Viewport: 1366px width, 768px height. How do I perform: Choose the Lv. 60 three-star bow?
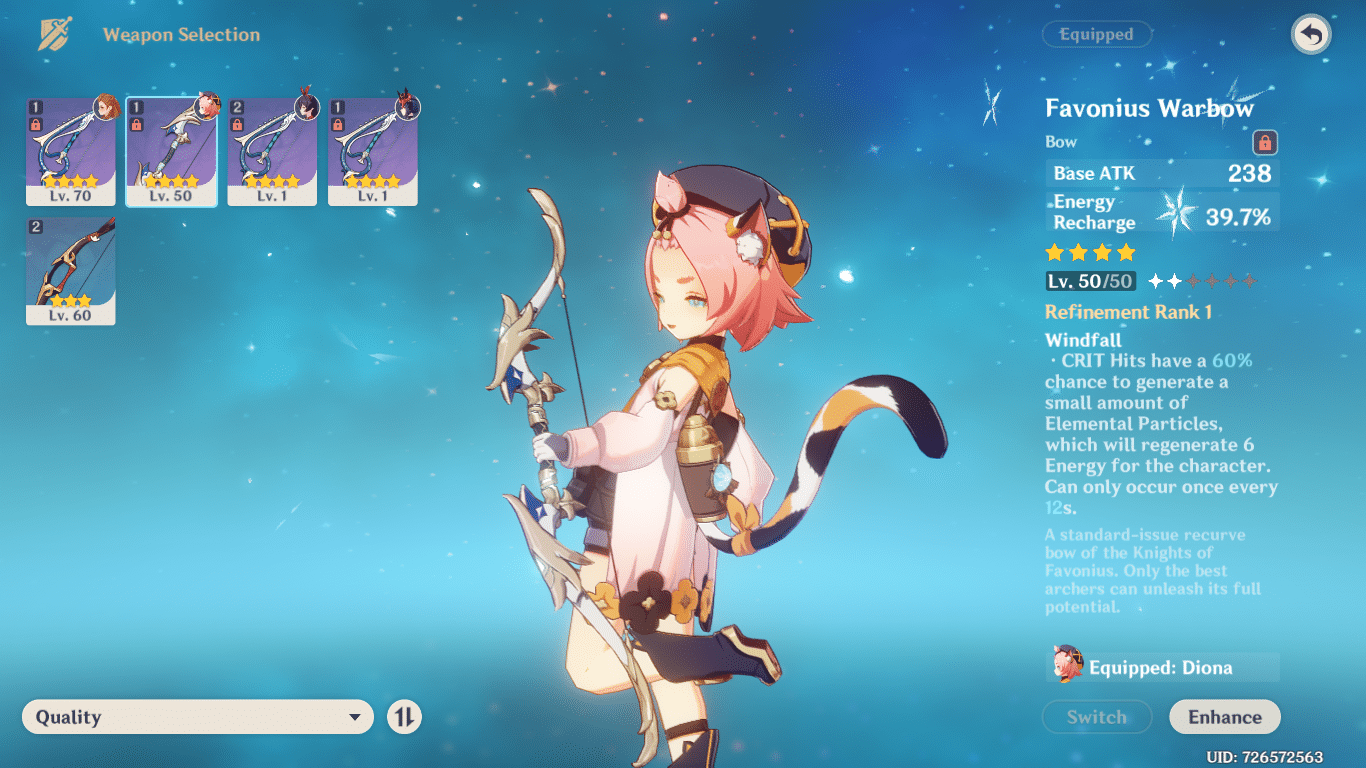(x=71, y=271)
